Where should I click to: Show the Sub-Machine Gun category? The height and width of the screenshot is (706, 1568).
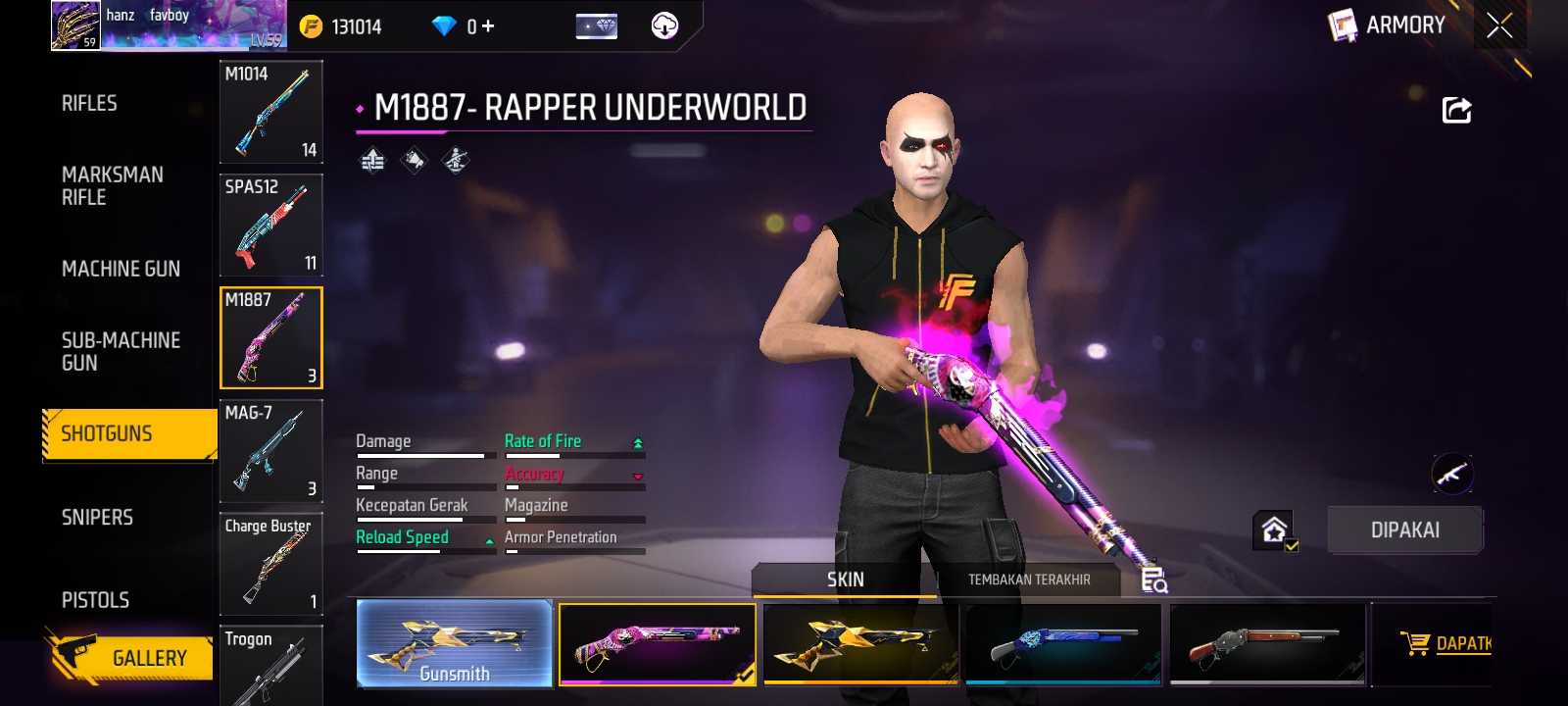point(121,351)
